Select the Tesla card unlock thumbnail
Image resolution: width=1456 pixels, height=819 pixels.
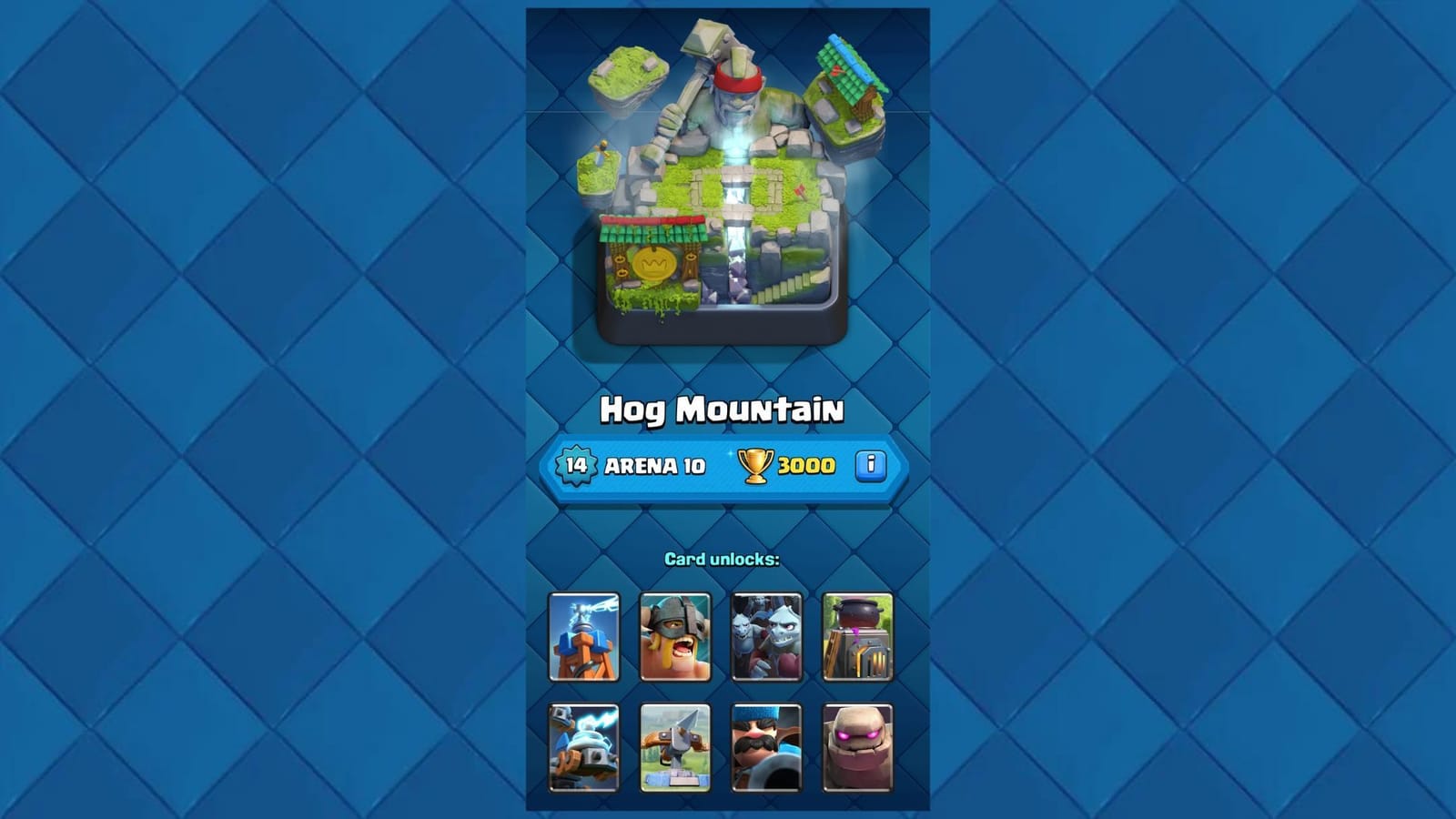(583, 637)
